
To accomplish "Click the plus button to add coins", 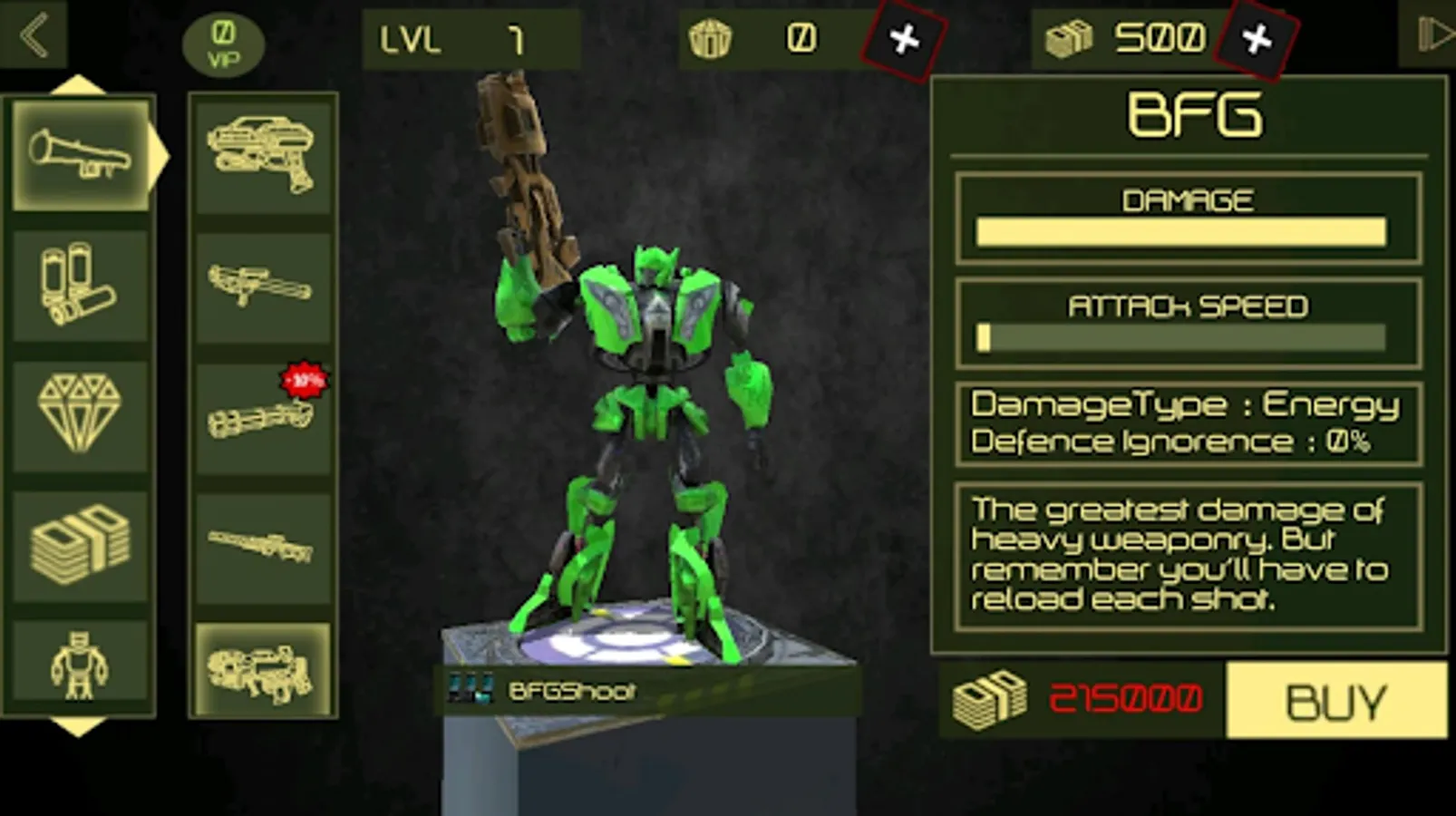I will point(905,38).
